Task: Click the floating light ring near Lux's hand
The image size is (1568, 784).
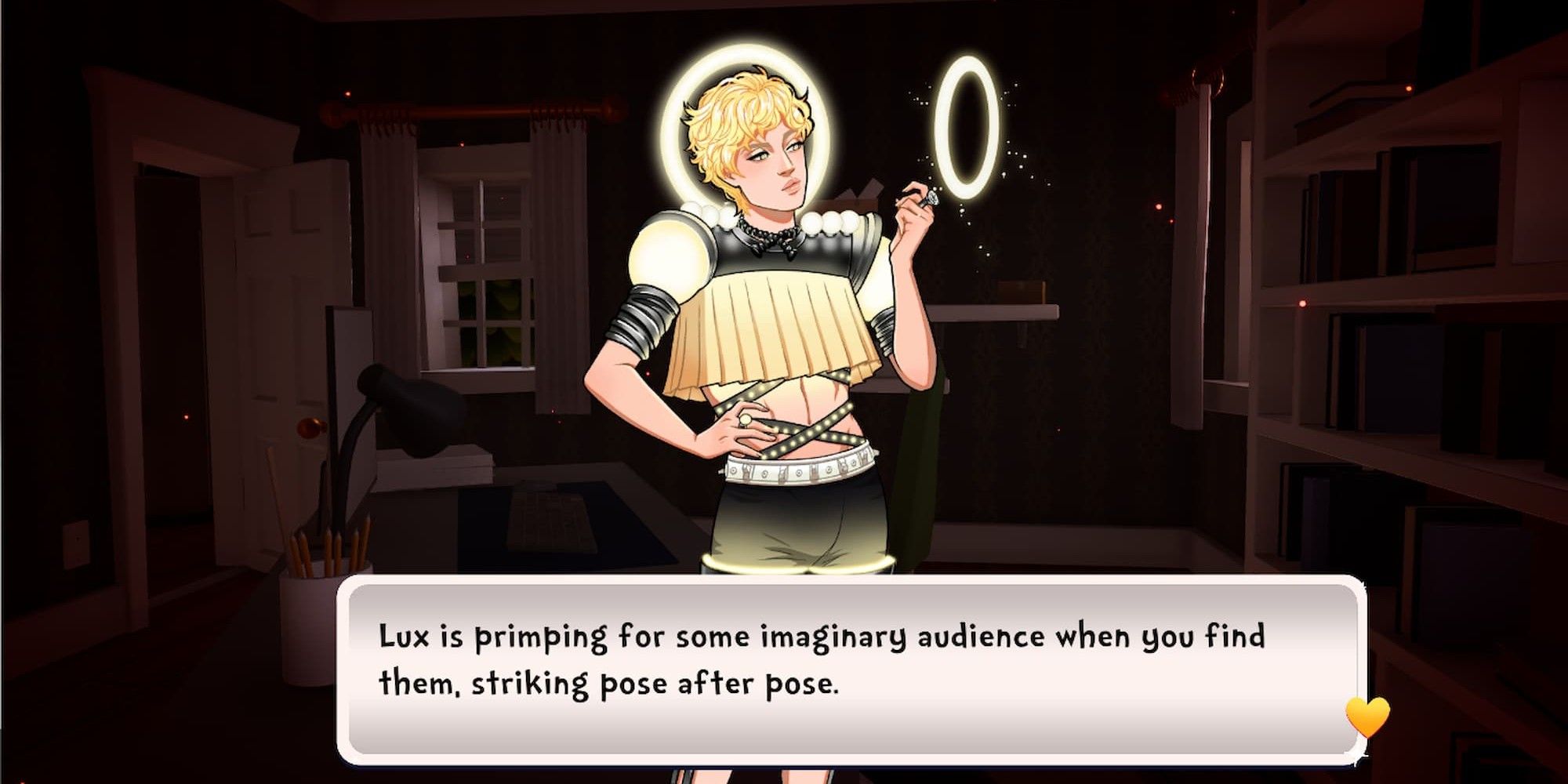Action: tap(966, 129)
